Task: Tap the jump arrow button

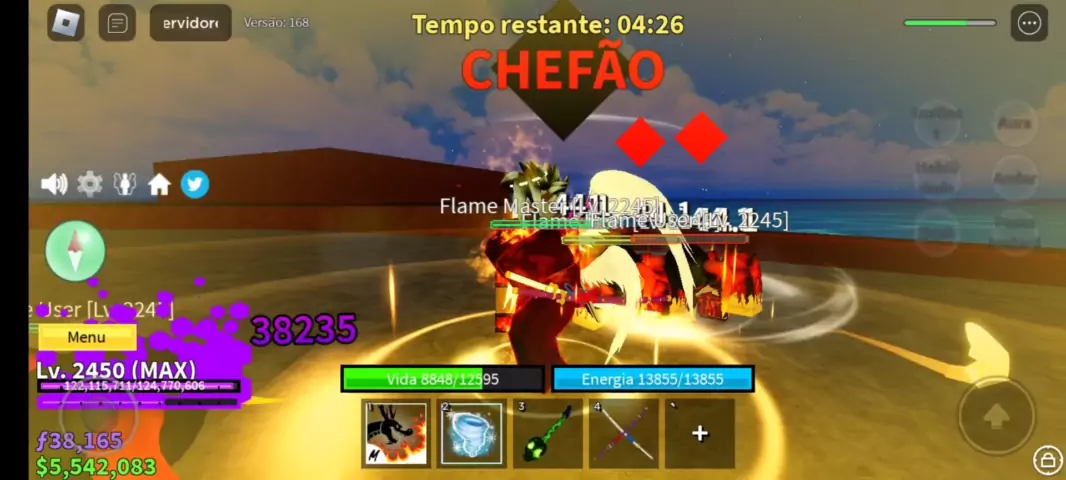Action: tap(996, 415)
